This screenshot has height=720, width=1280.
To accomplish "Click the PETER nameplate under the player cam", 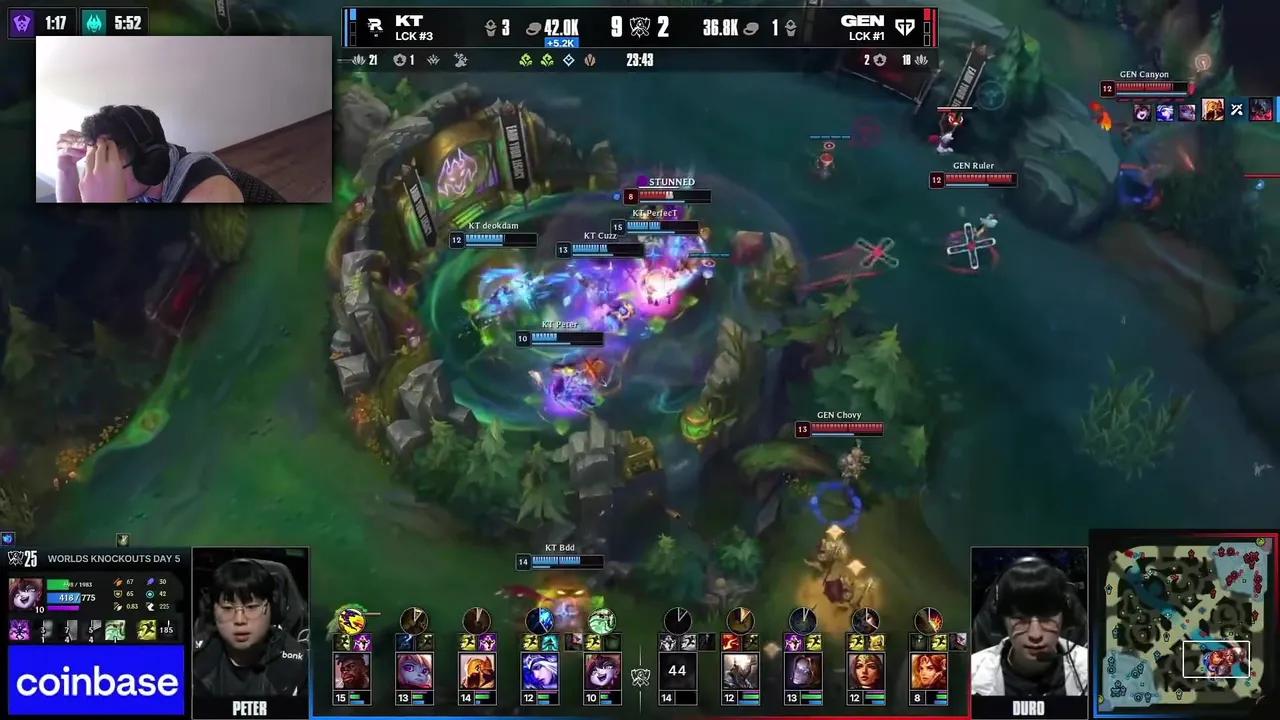I will click(x=249, y=708).
